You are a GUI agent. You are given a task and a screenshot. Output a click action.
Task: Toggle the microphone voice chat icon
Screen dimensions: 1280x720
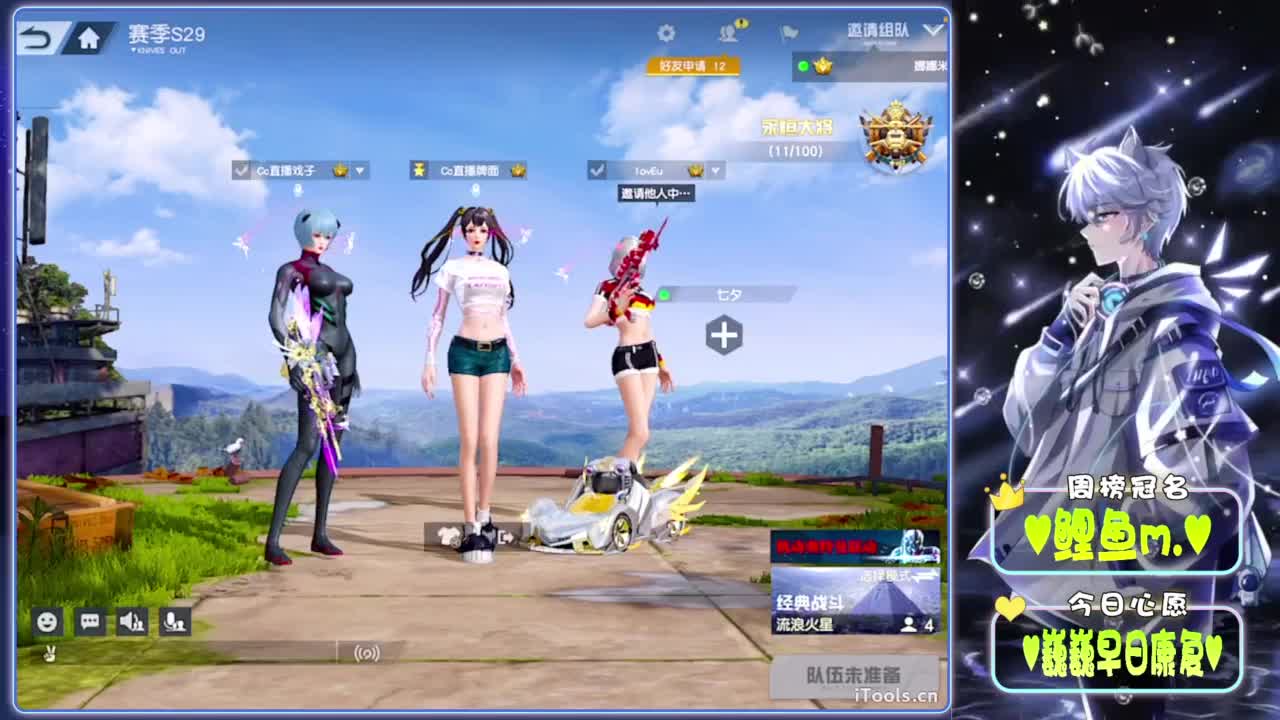pos(175,622)
